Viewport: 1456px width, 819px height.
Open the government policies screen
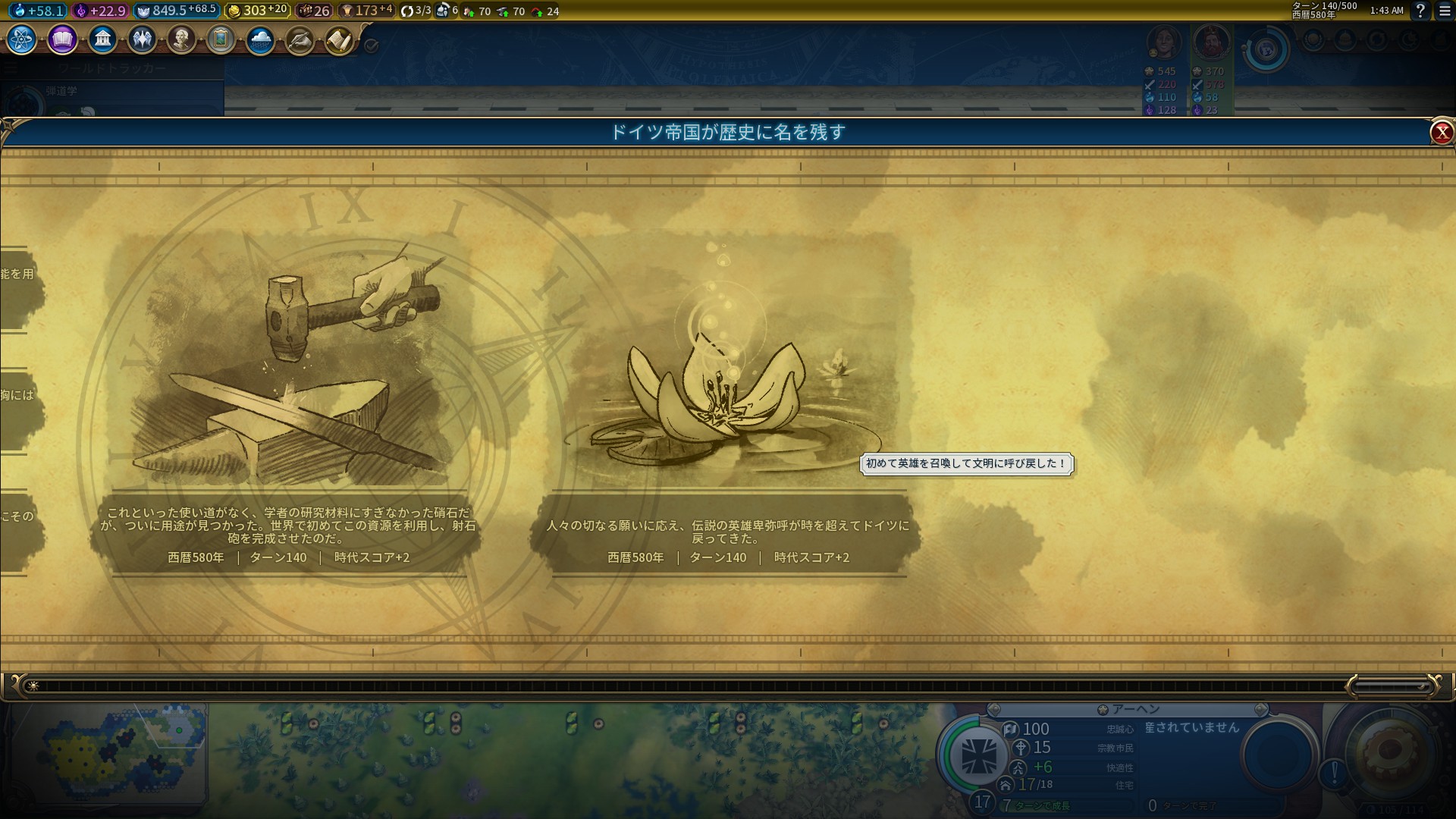[x=103, y=39]
